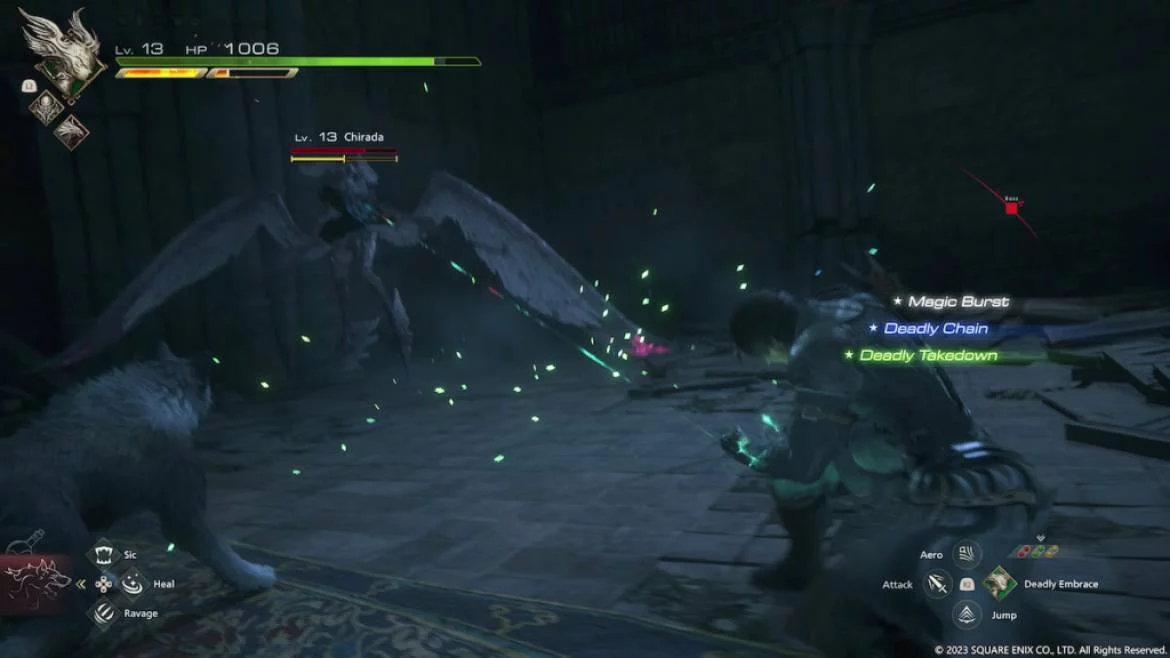The height and width of the screenshot is (658, 1170).
Task: Switch to the third Eikon diamond icon
Action: click(x=71, y=132)
